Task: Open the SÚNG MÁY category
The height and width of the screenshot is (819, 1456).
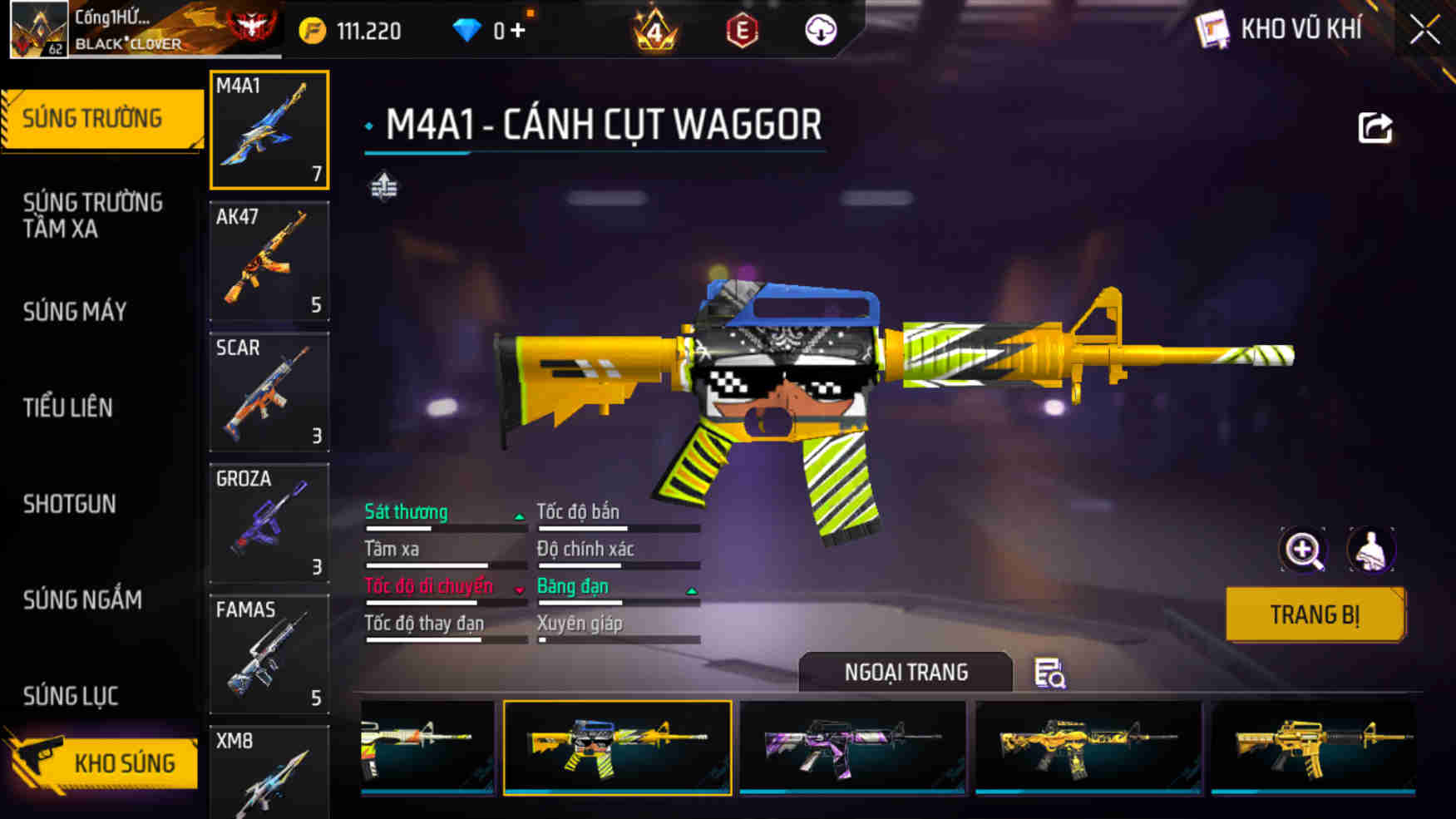Action: point(75,312)
